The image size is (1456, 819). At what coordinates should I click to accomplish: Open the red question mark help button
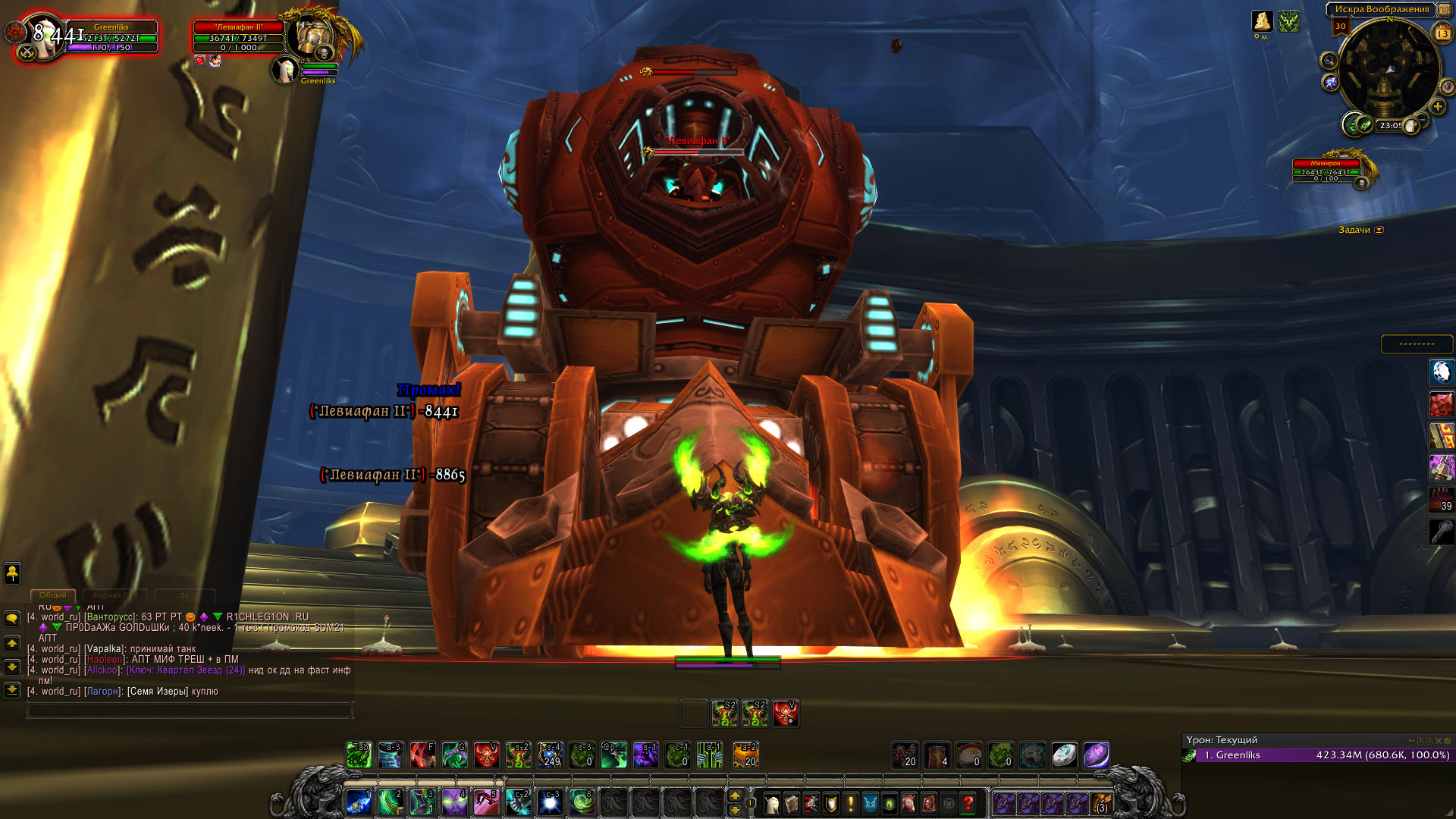[x=968, y=803]
